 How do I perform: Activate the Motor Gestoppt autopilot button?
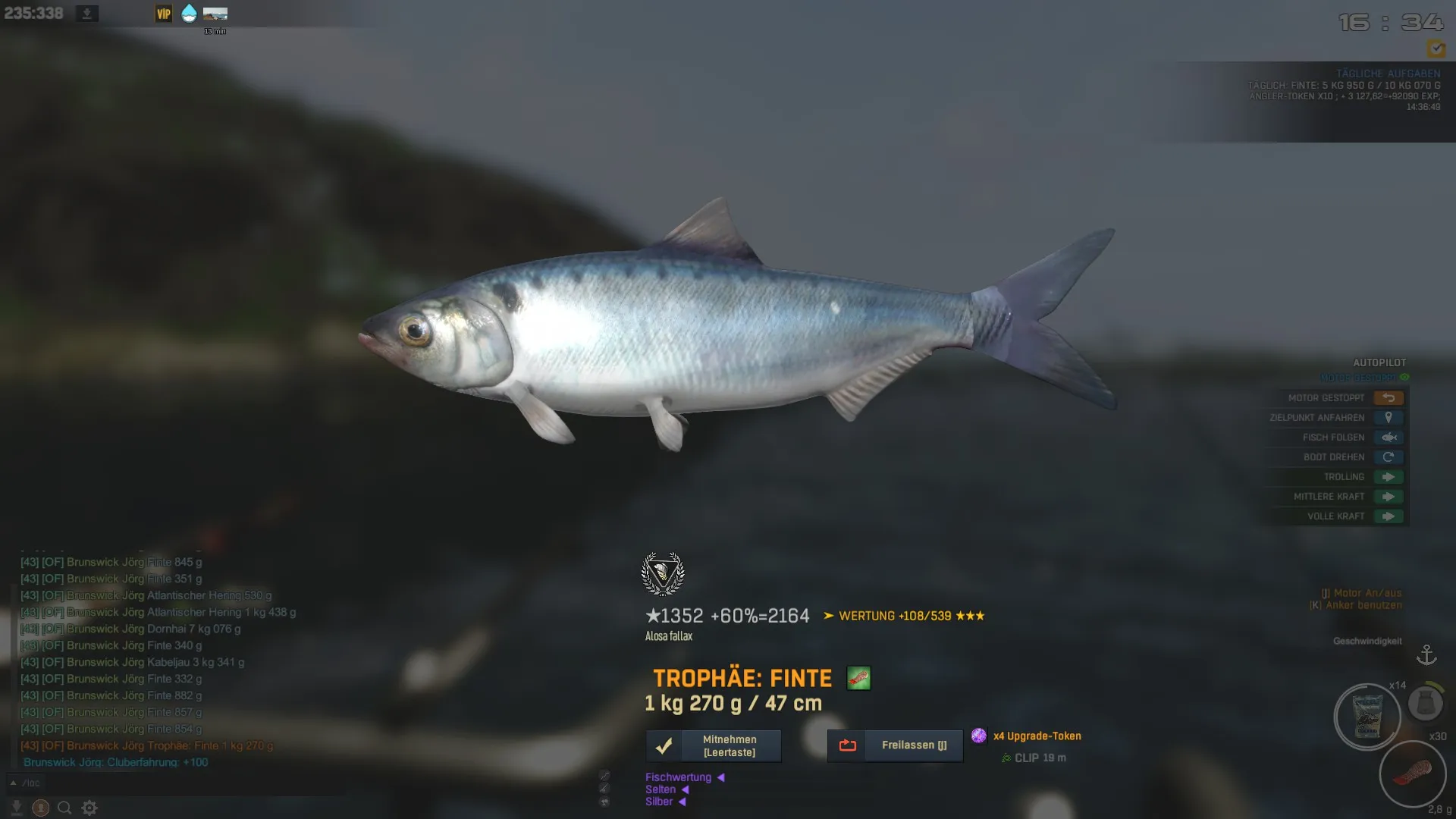tap(1388, 398)
